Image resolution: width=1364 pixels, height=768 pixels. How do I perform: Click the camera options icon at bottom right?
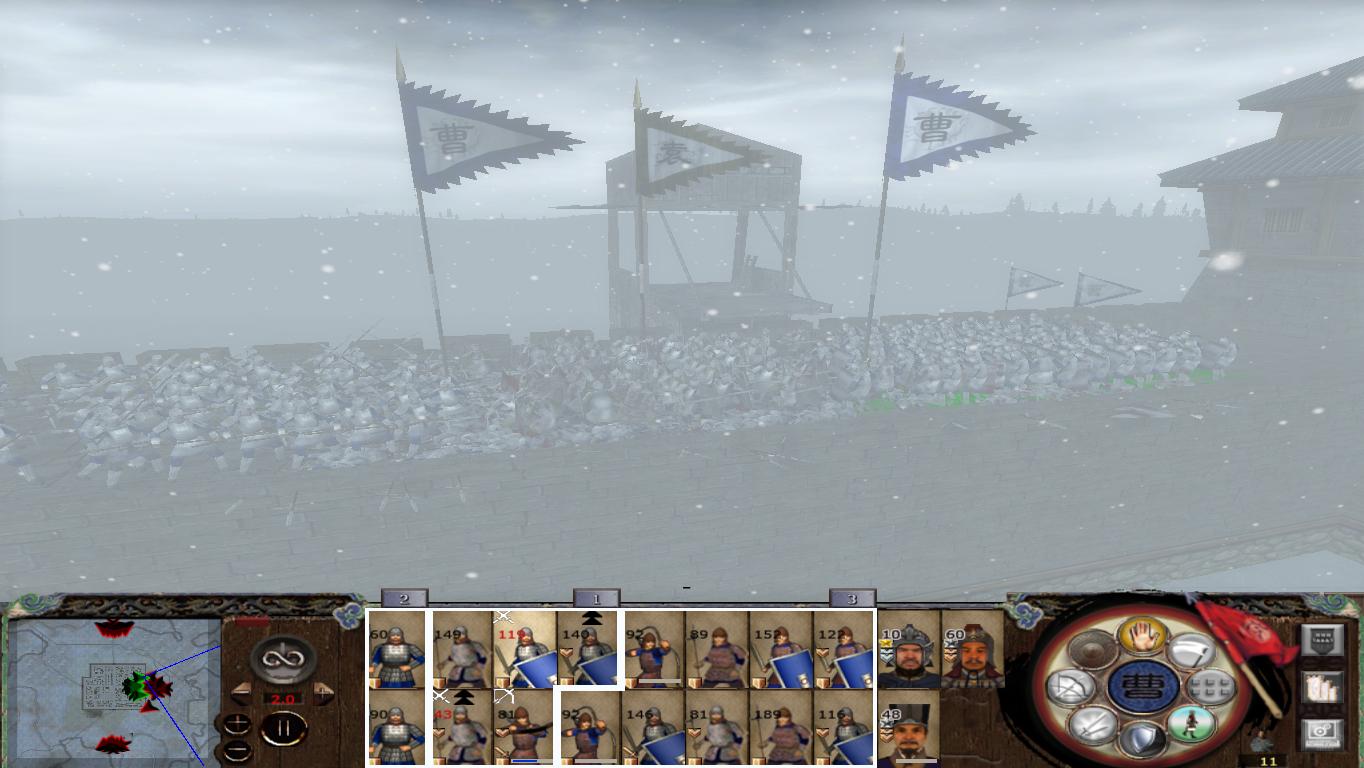[1320, 734]
